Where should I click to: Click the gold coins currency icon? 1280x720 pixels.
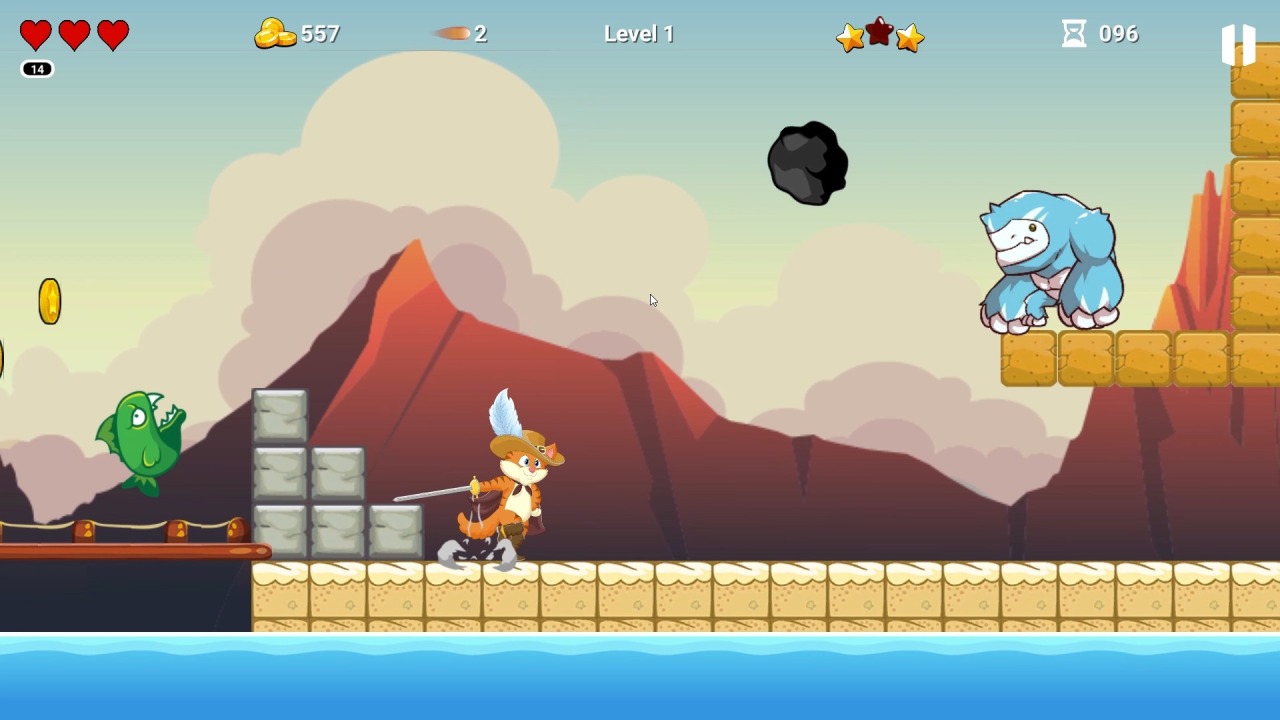tap(277, 33)
